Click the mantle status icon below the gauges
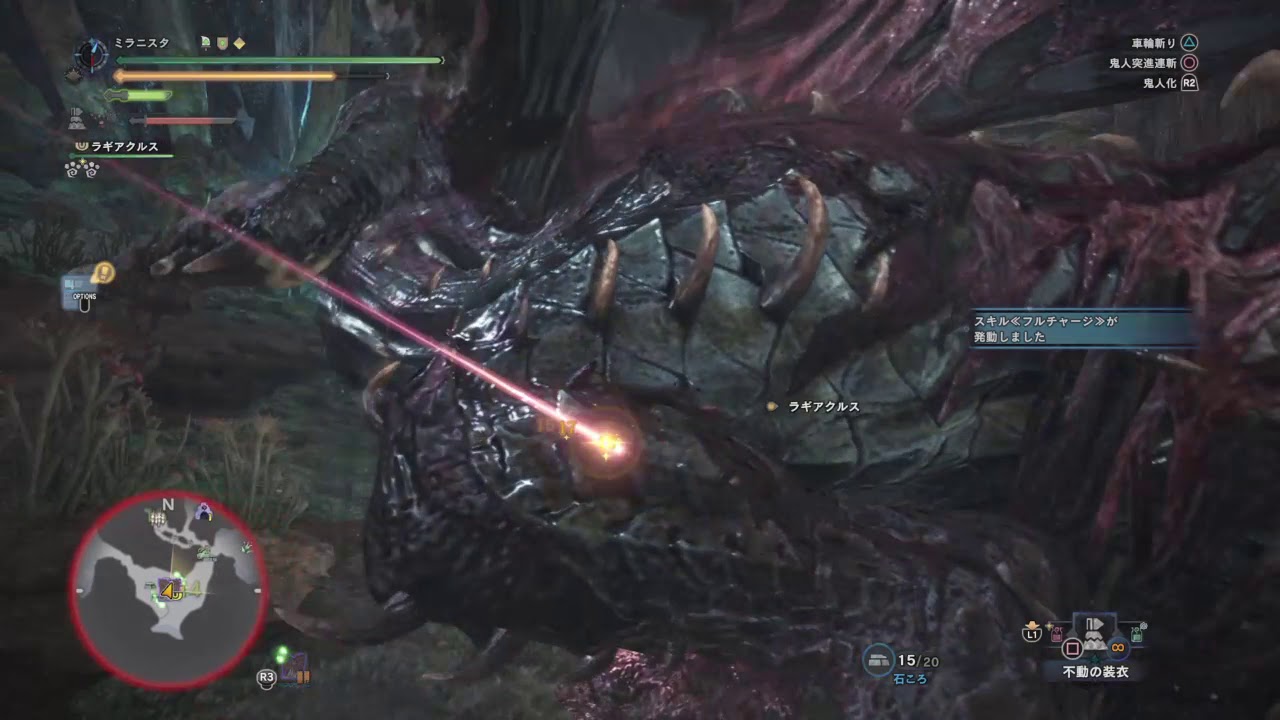 [x=77, y=118]
